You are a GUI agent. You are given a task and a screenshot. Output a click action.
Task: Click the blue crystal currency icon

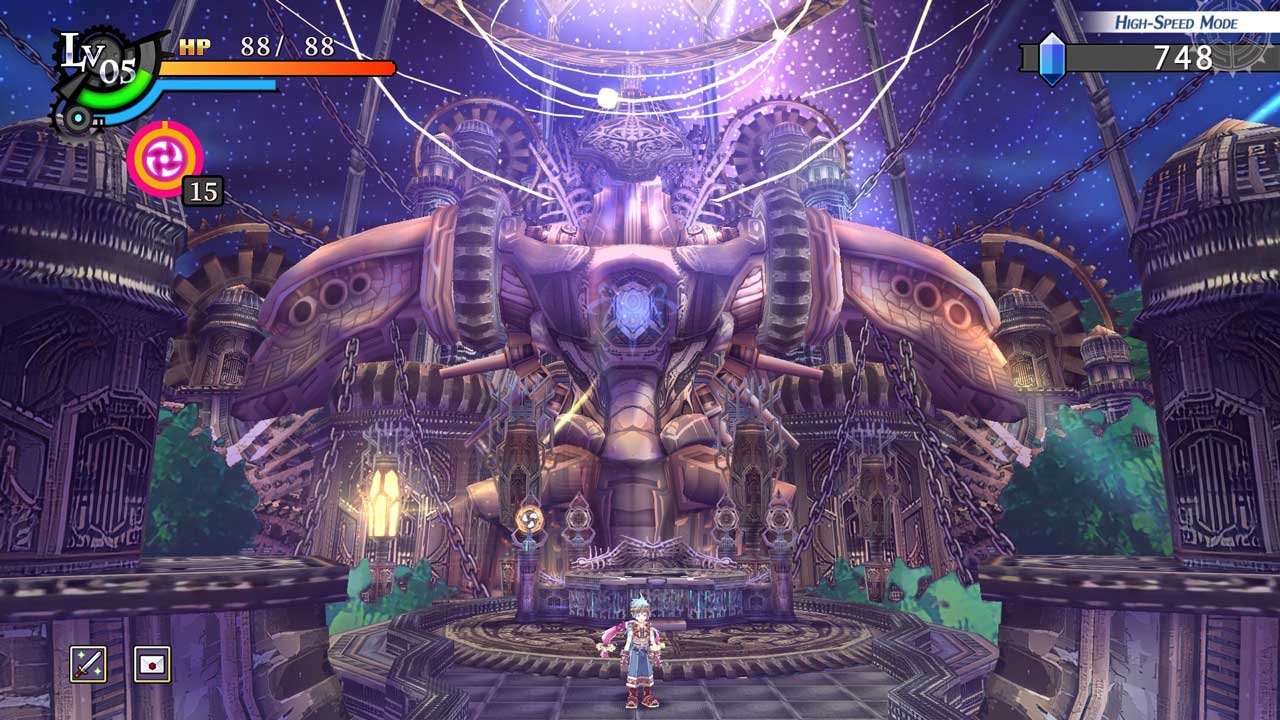(x=1051, y=58)
